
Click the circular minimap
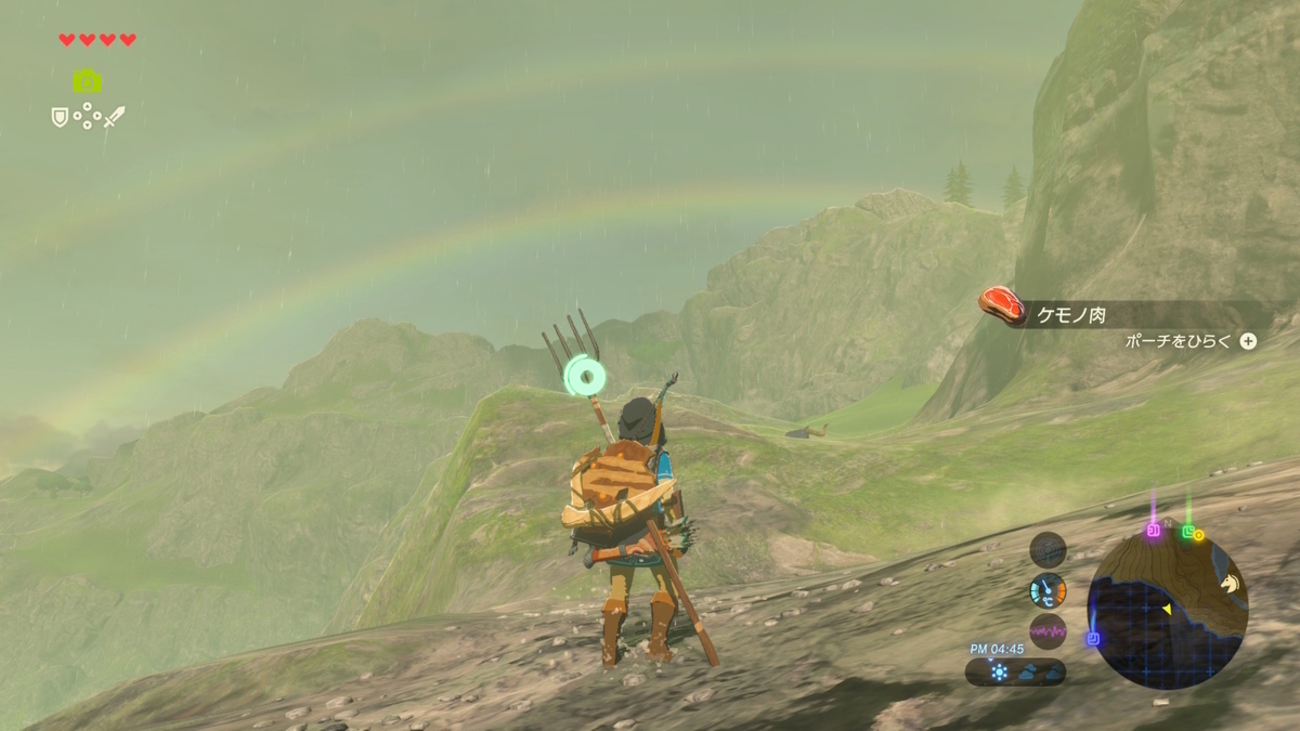[1167, 609]
